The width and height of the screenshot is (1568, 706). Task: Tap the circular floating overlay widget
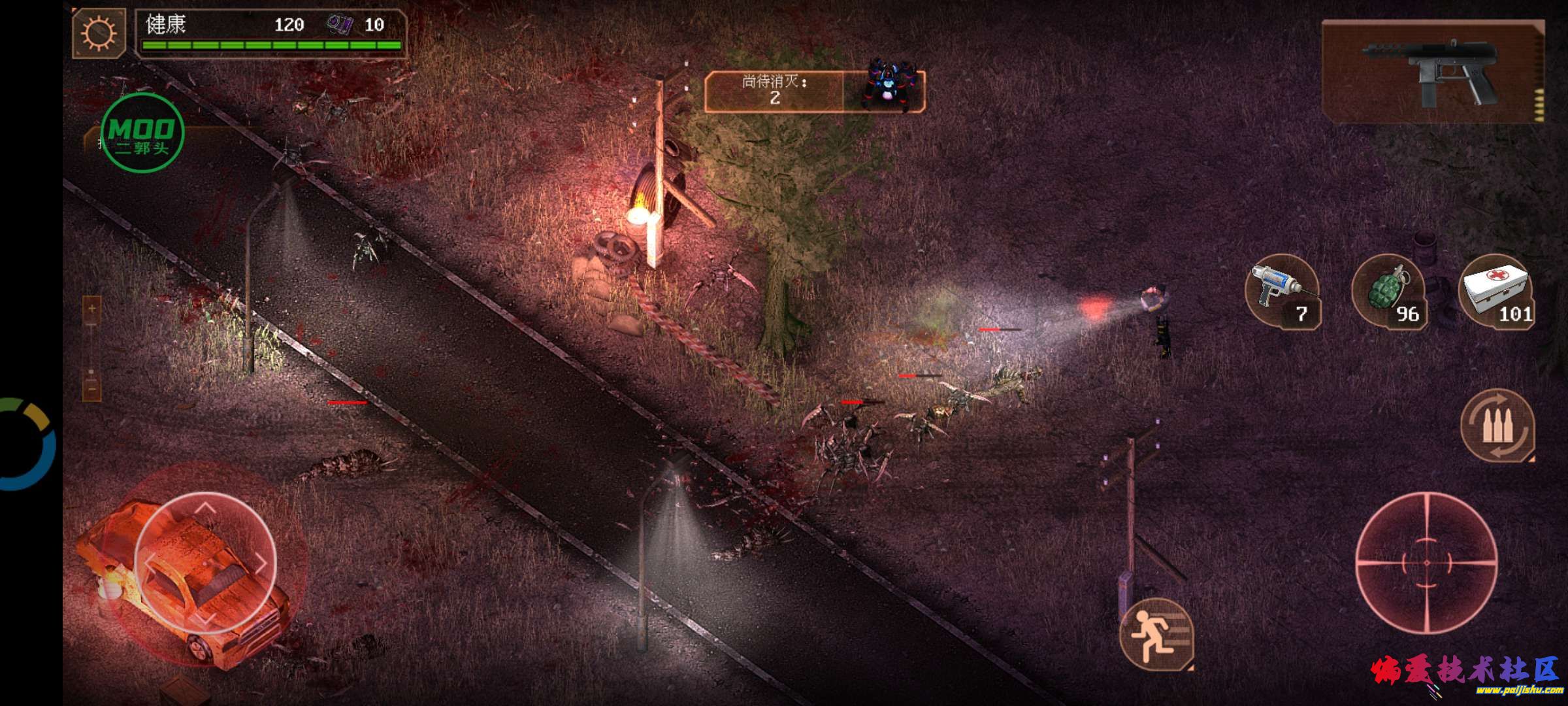pyautogui.click(x=27, y=444)
